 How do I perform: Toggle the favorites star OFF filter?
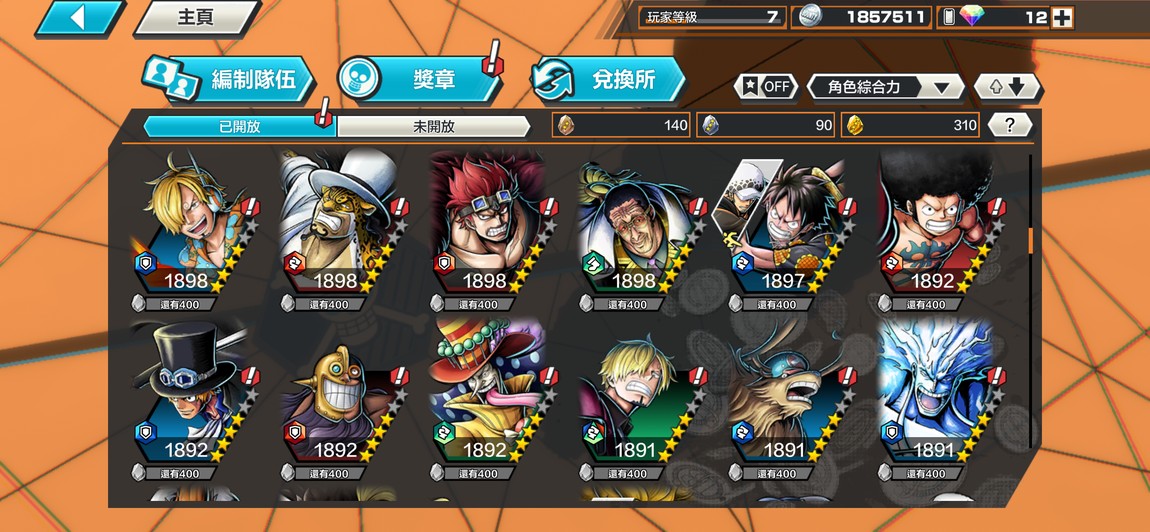tap(767, 87)
